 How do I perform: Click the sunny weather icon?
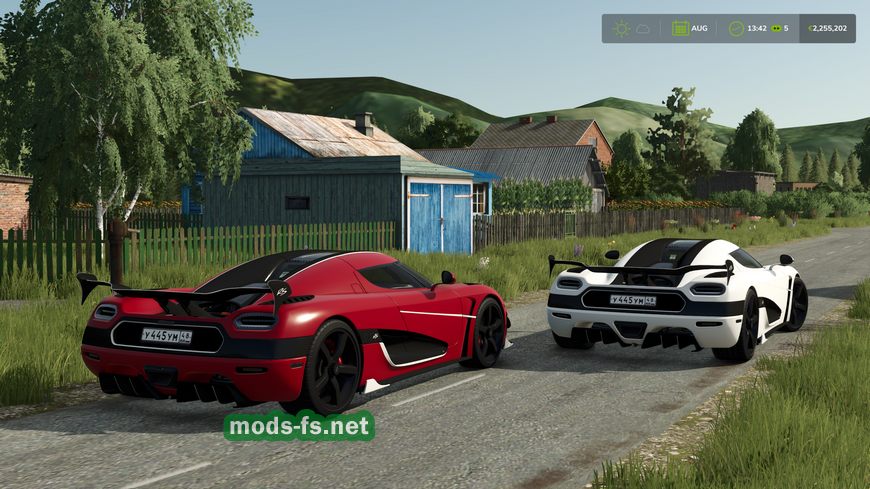click(622, 28)
